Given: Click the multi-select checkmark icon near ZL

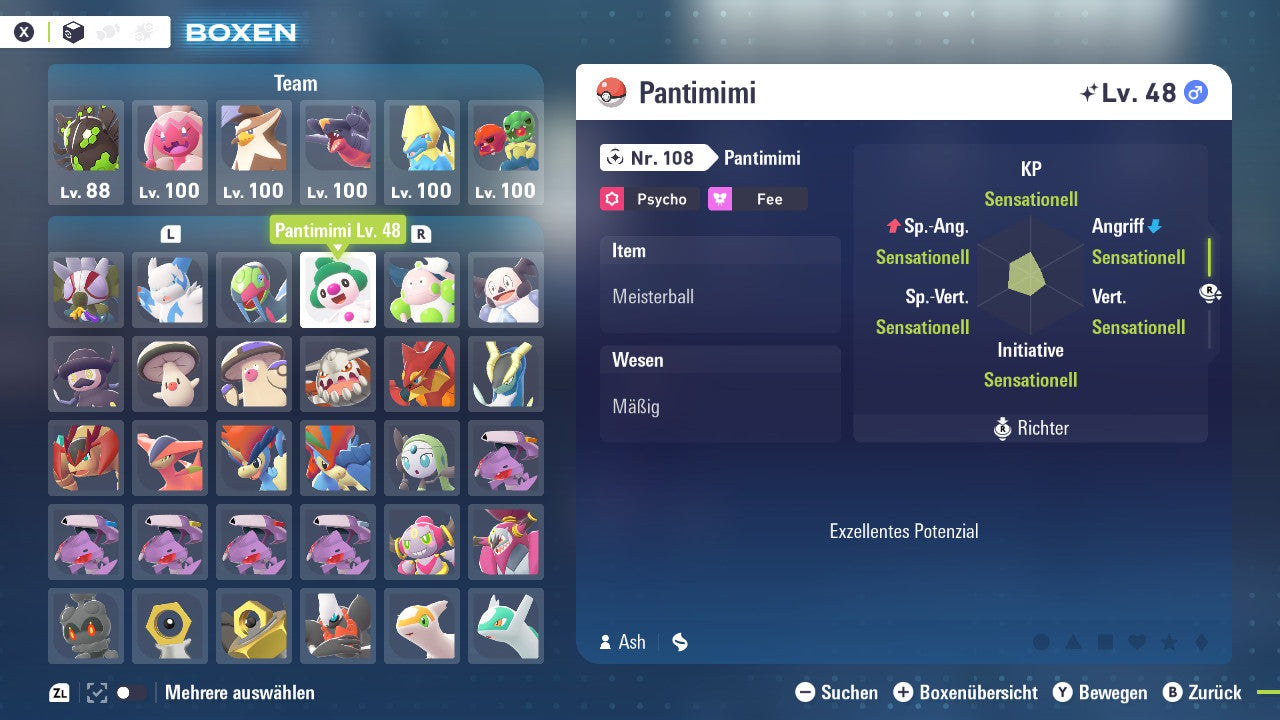Looking at the screenshot, I should (95, 692).
